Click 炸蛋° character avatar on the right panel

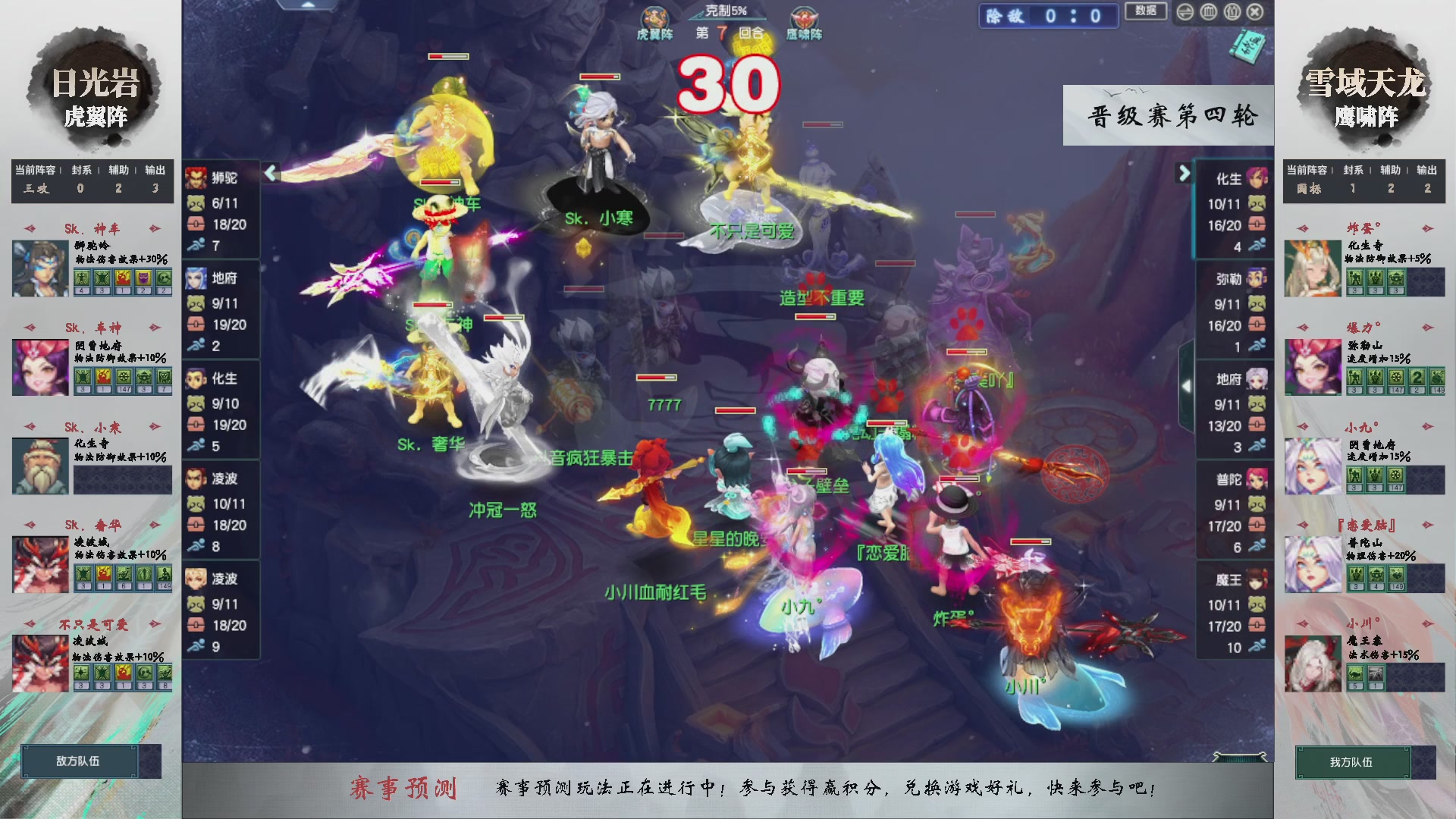[1311, 267]
